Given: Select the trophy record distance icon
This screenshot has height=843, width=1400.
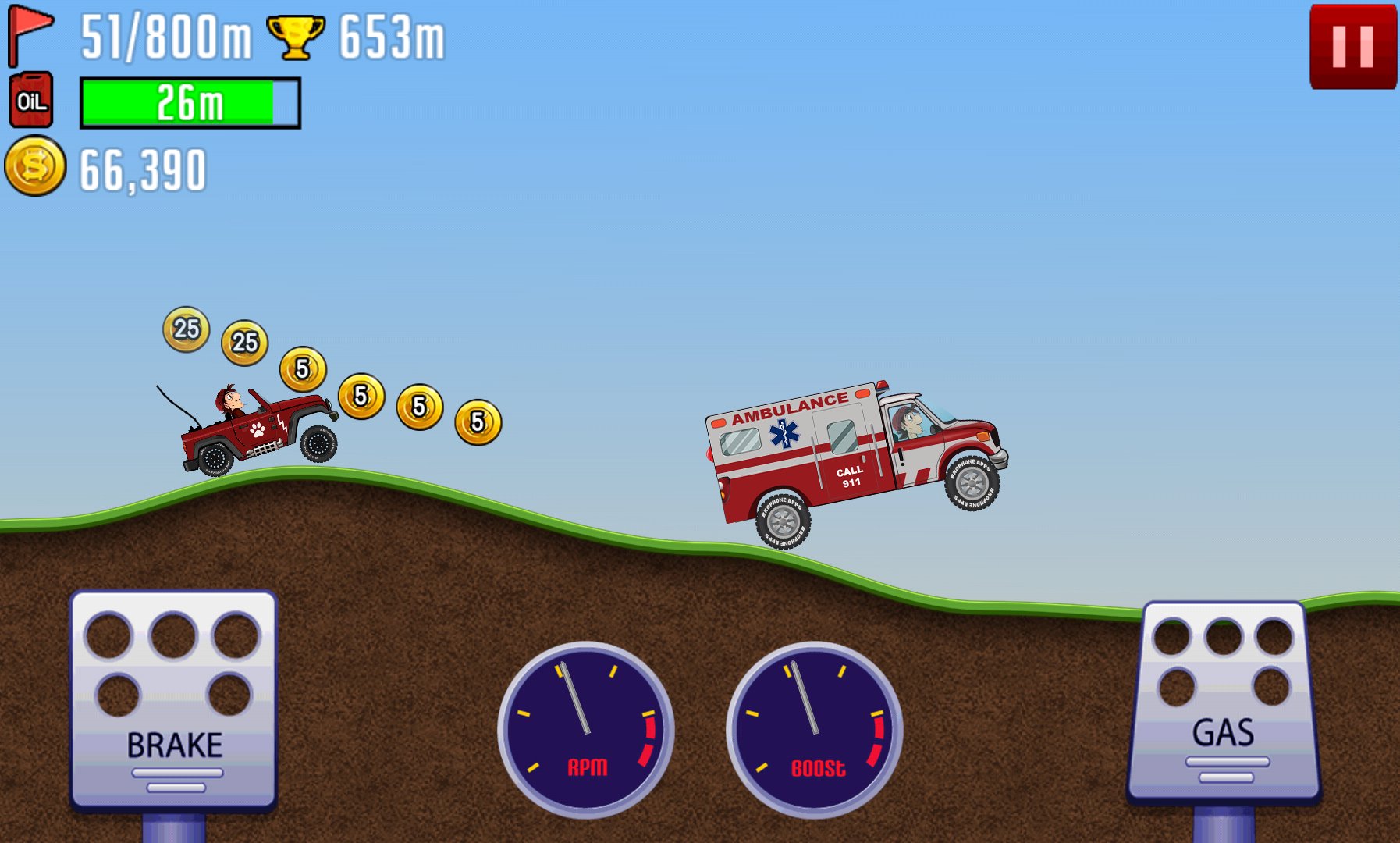Looking at the screenshot, I should pos(295,35).
